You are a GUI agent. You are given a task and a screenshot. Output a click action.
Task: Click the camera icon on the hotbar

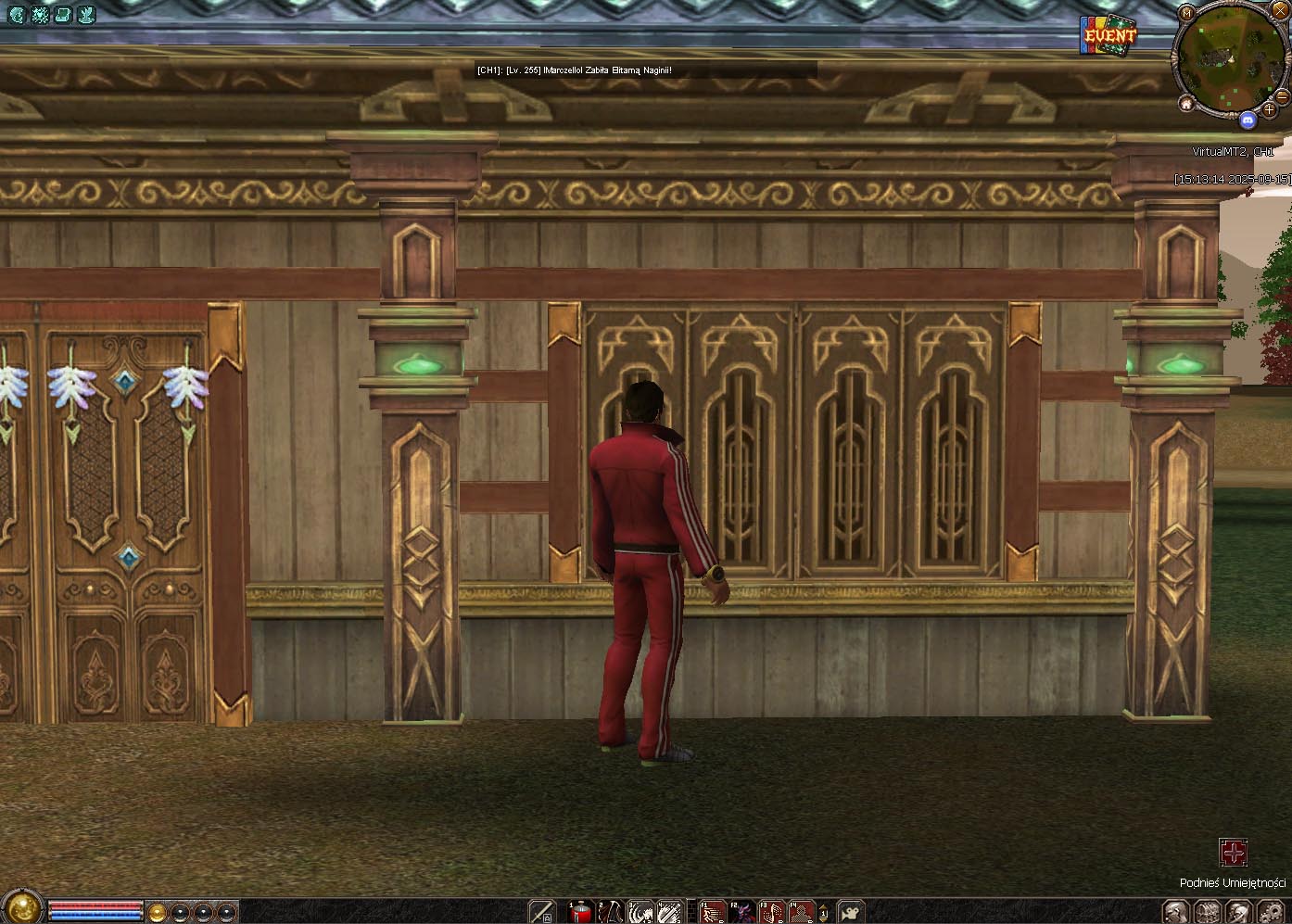(850, 912)
